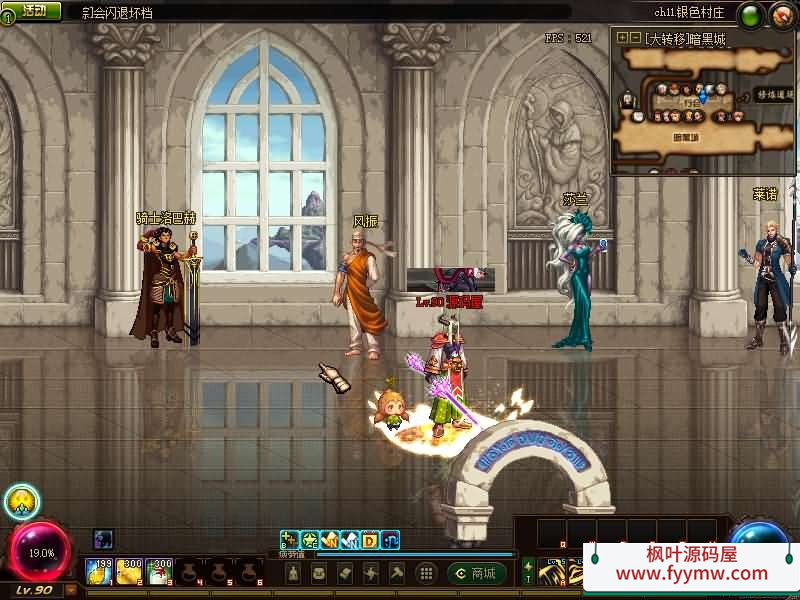This screenshot has width=800, height=600.
Task: Open the hammer icon menu button
Action: coord(397,573)
